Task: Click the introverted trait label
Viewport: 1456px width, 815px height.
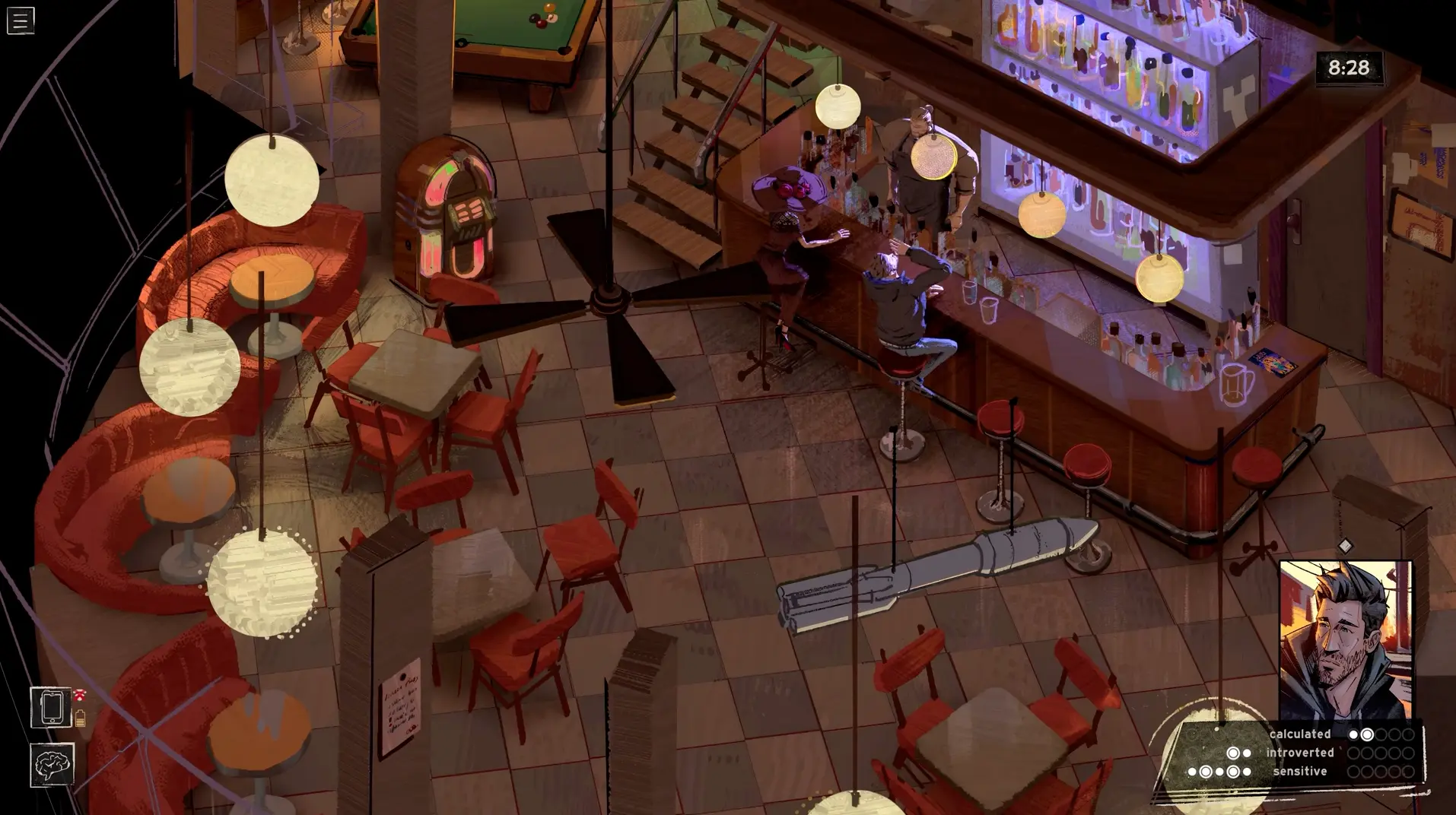Action: point(1299,753)
